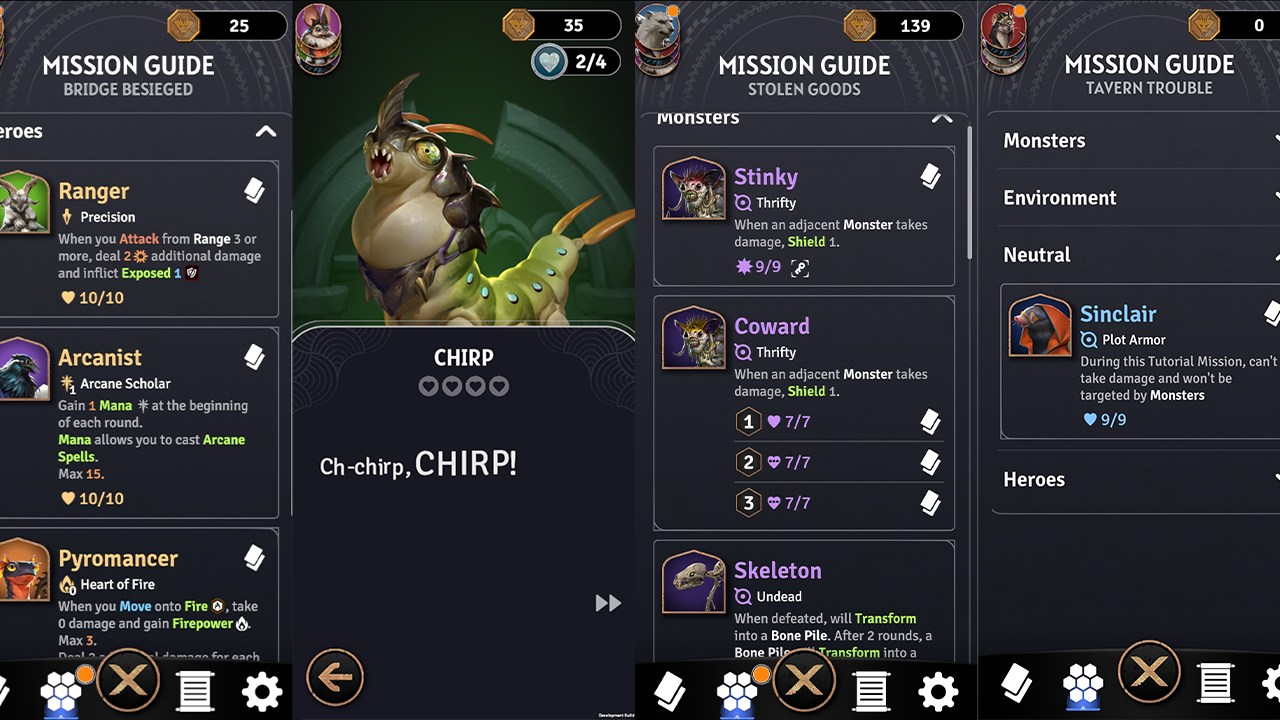Collapse the Heroes section in Bridge Besieged
The height and width of the screenshot is (720, 1280).
[x=265, y=132]
